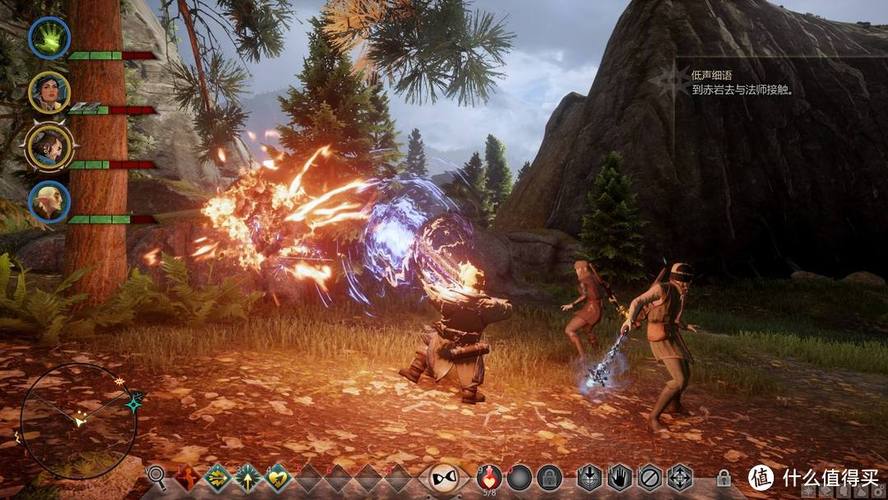Select the dark-haired woman party portrait
888x500 pixels.
(48, 92)
